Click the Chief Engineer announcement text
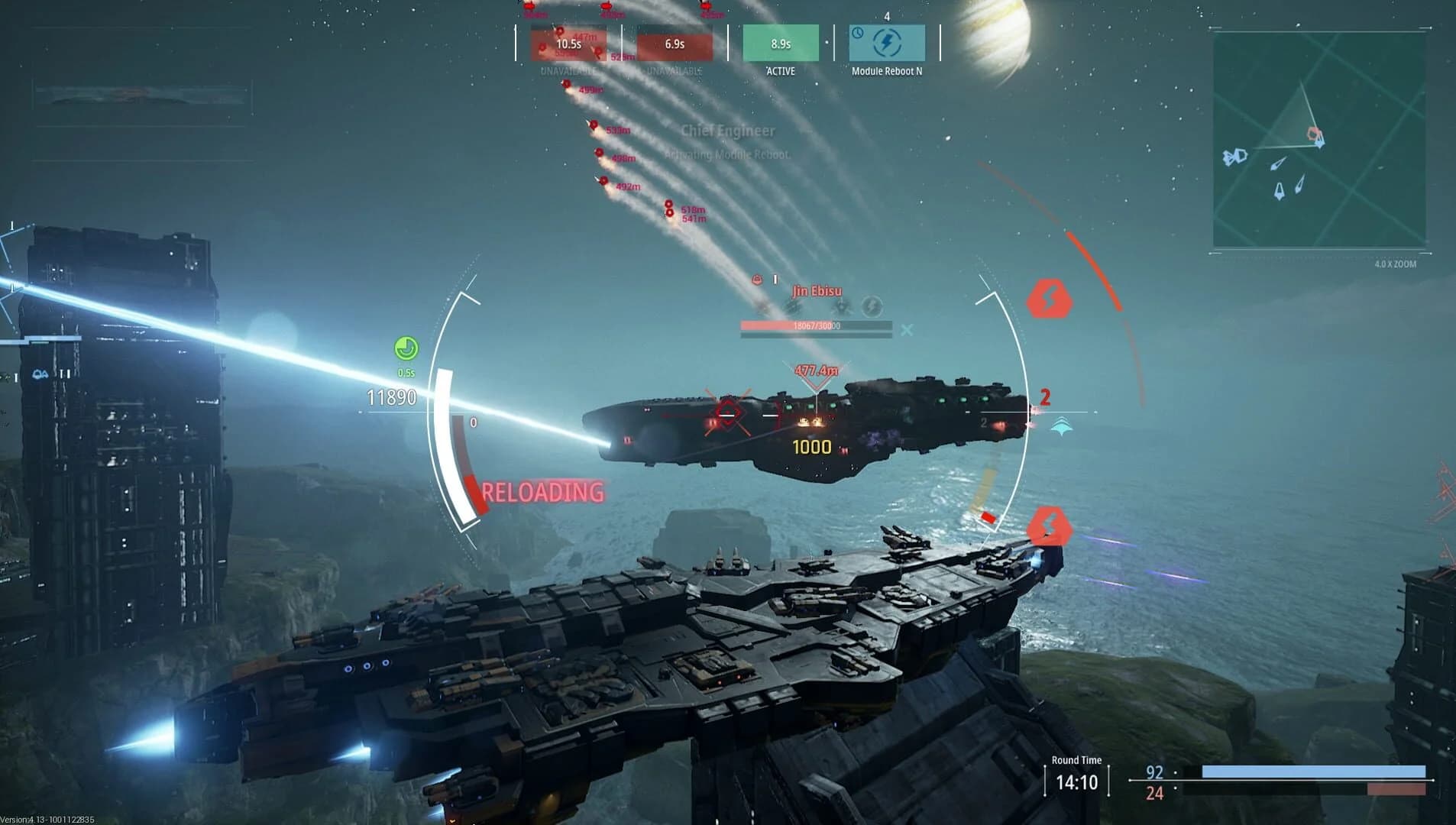Image resolution: width=1456 pixels, height=825 pixels. point(727,131)
